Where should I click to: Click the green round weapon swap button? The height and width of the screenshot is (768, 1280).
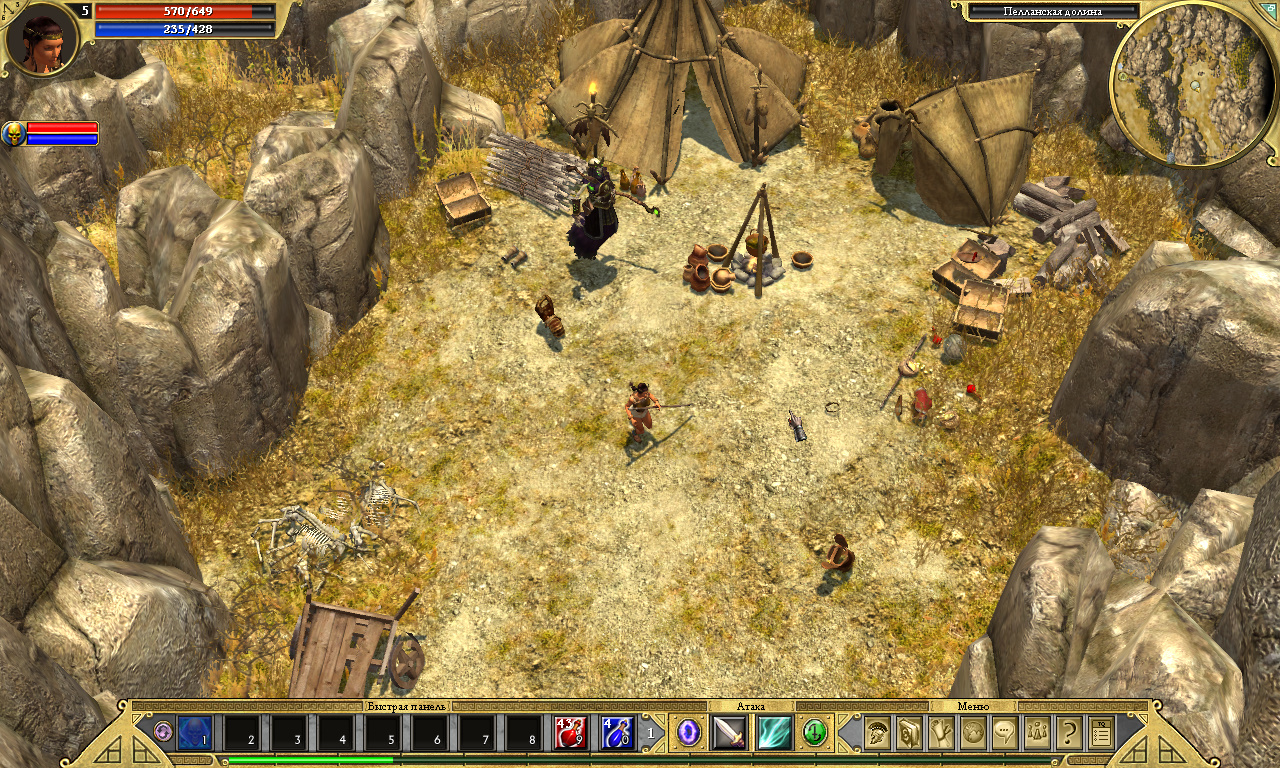click(814, 733)
